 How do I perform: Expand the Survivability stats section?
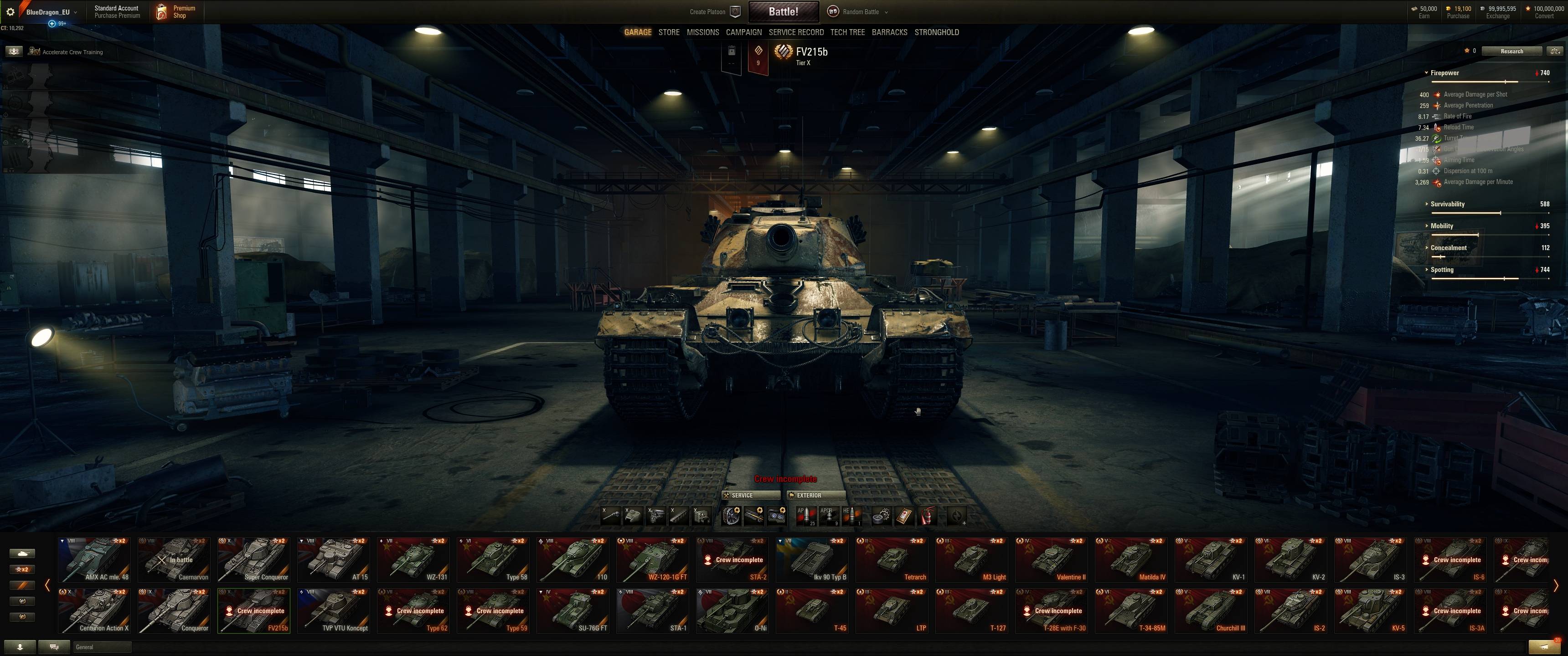pos(1448,204)
